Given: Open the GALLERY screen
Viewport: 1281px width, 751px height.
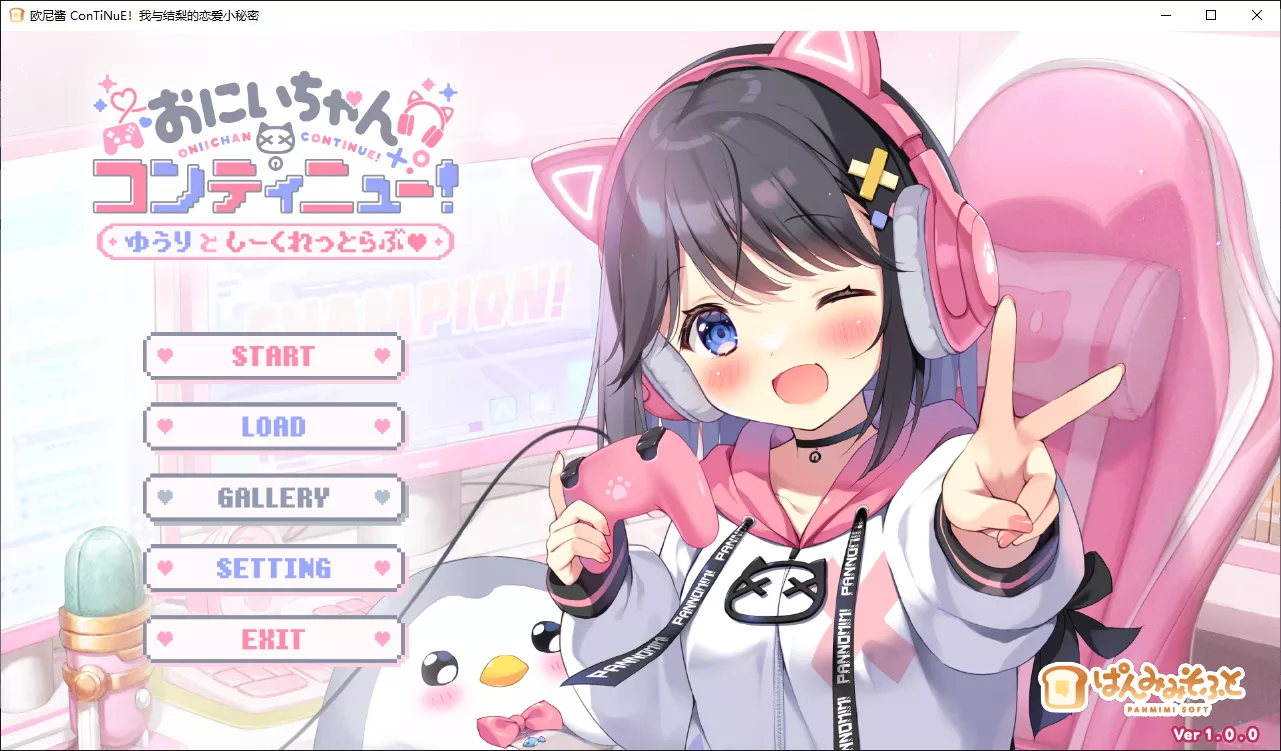Looking at the screenshot, I should point(274,497).
